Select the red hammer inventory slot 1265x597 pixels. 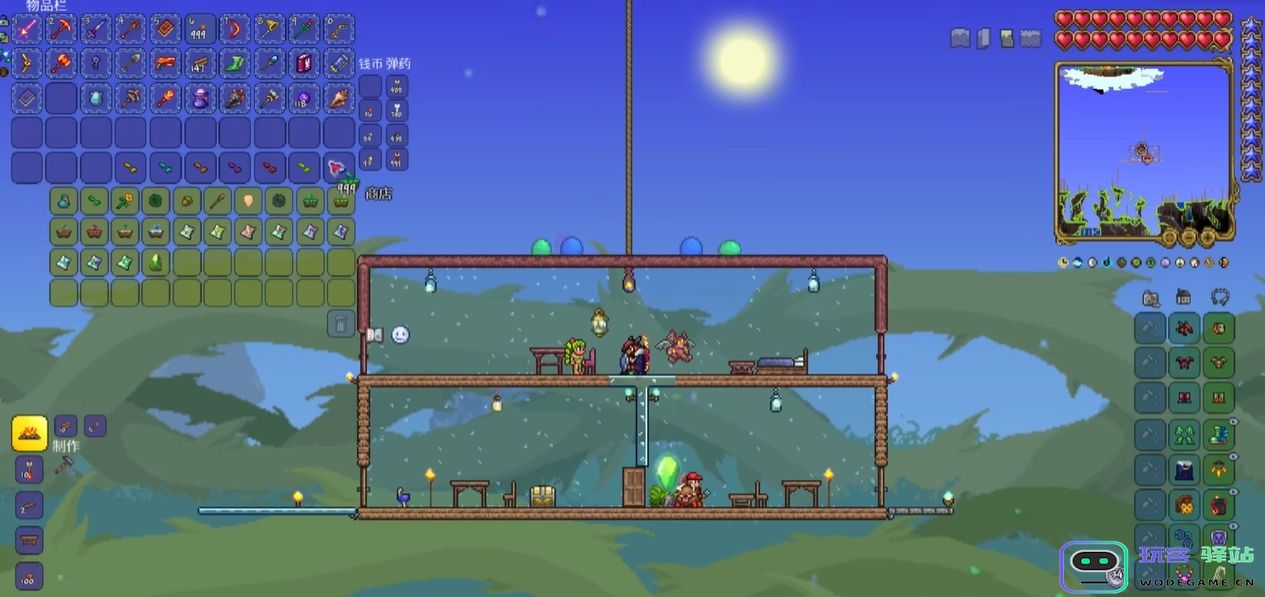(62, 64)
